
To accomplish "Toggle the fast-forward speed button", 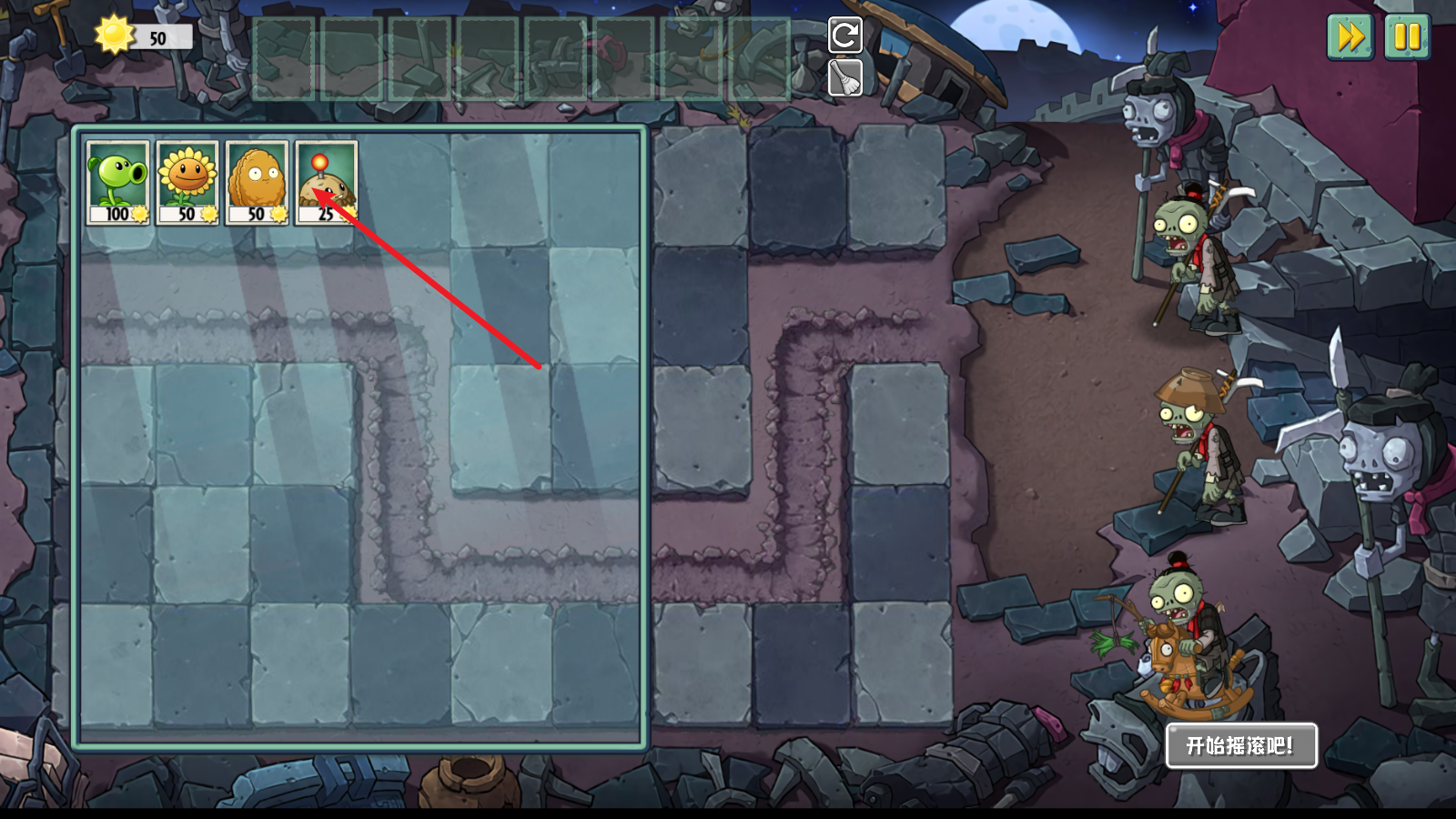I will (1350, 37).
